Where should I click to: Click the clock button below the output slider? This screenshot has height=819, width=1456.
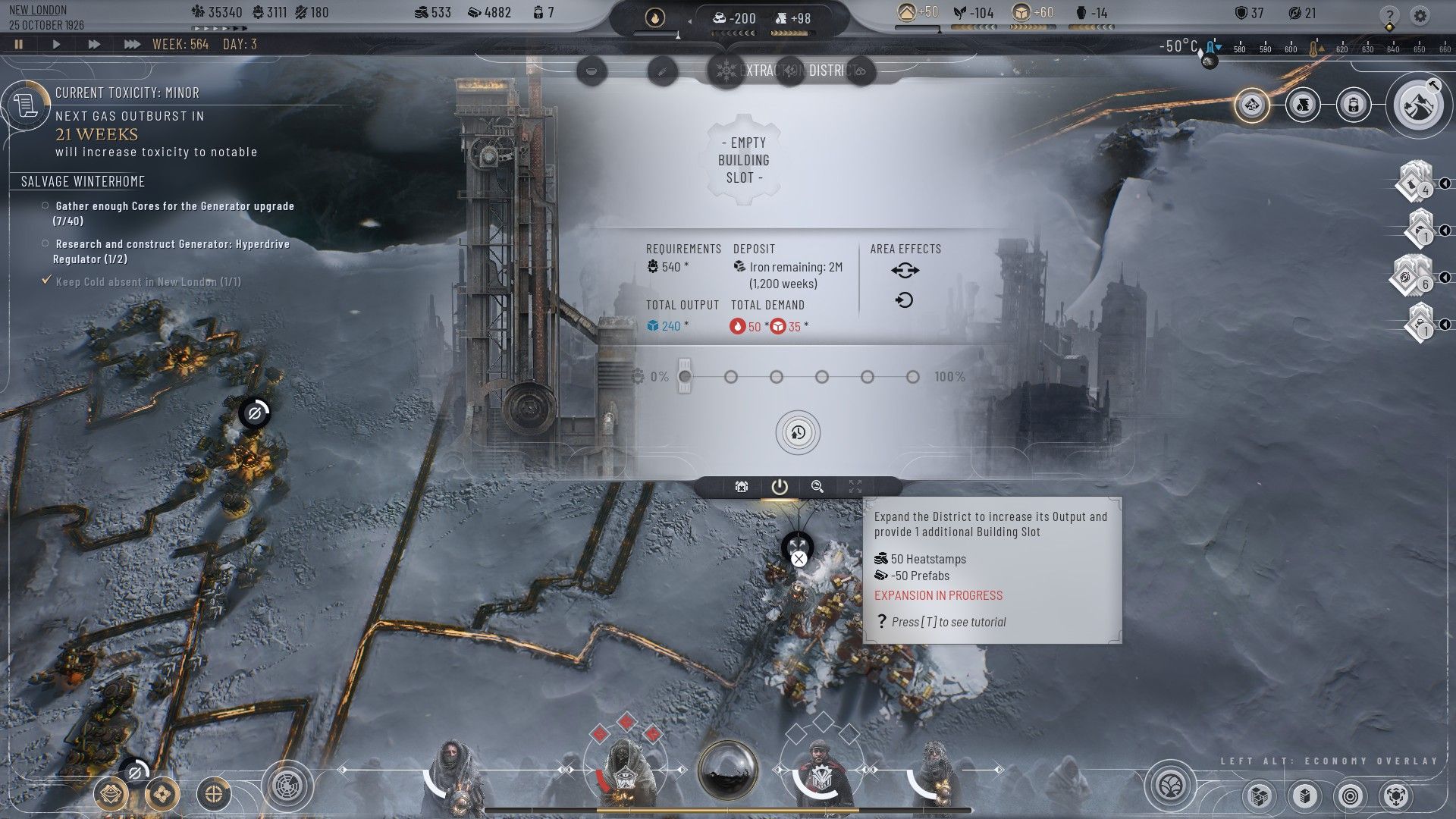[x=797, y=432]
